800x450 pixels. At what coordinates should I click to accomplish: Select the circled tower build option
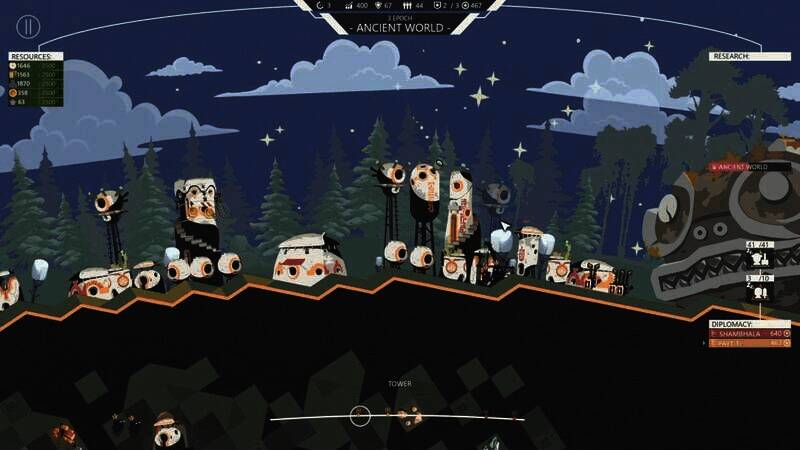360,415
